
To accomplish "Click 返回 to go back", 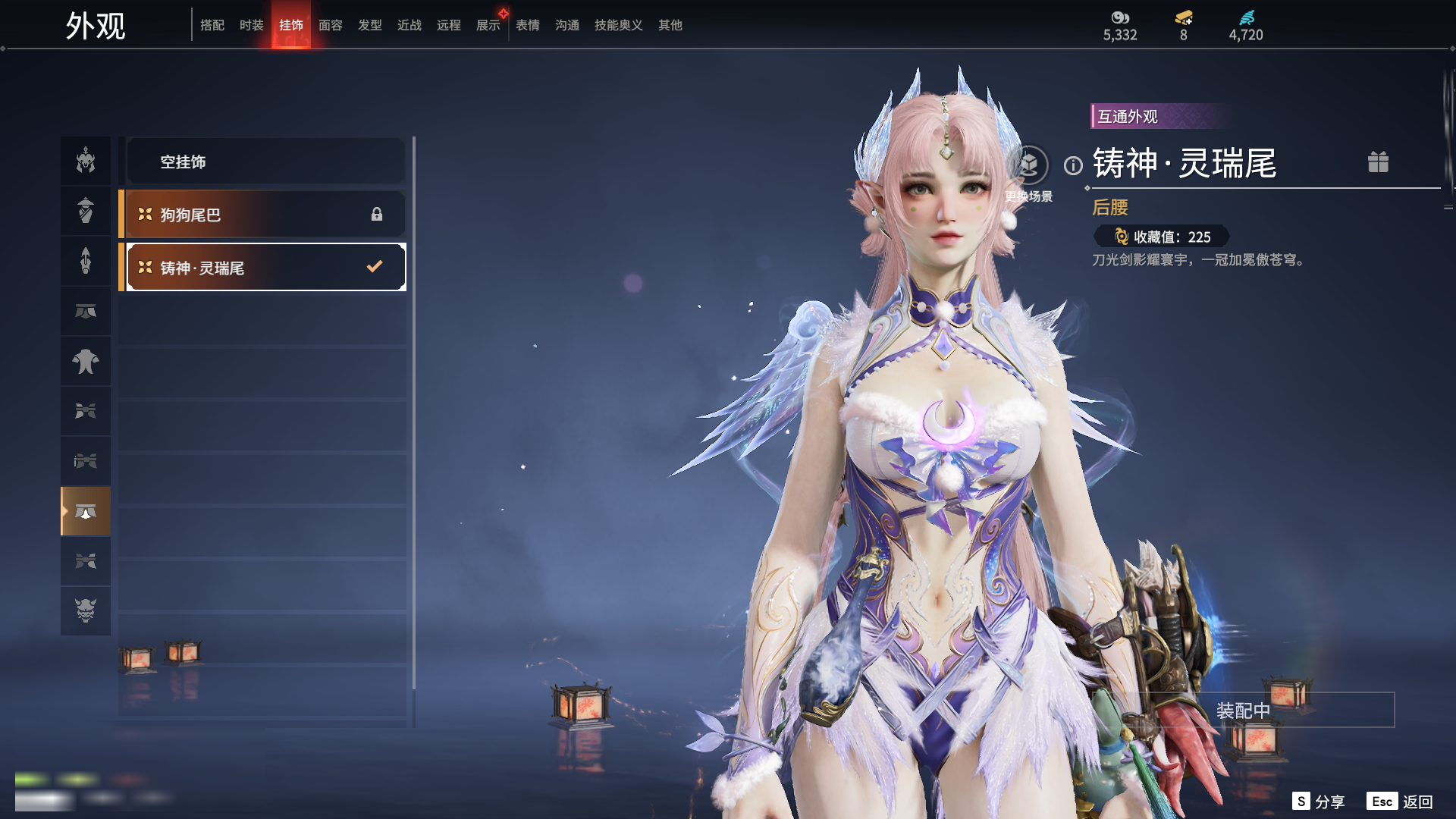I will coord(1400,802).
